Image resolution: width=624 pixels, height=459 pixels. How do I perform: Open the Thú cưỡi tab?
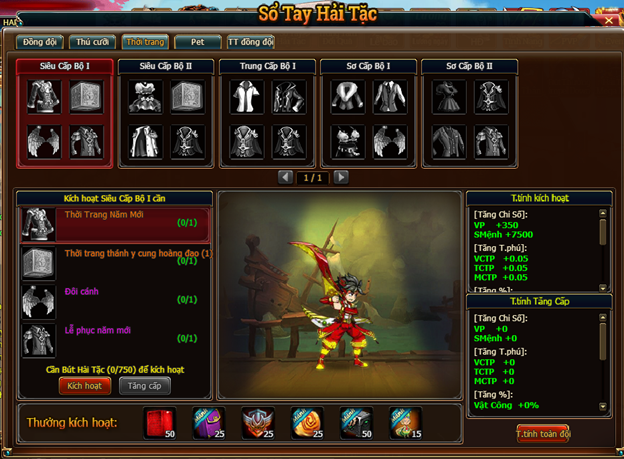click(92, 42)
